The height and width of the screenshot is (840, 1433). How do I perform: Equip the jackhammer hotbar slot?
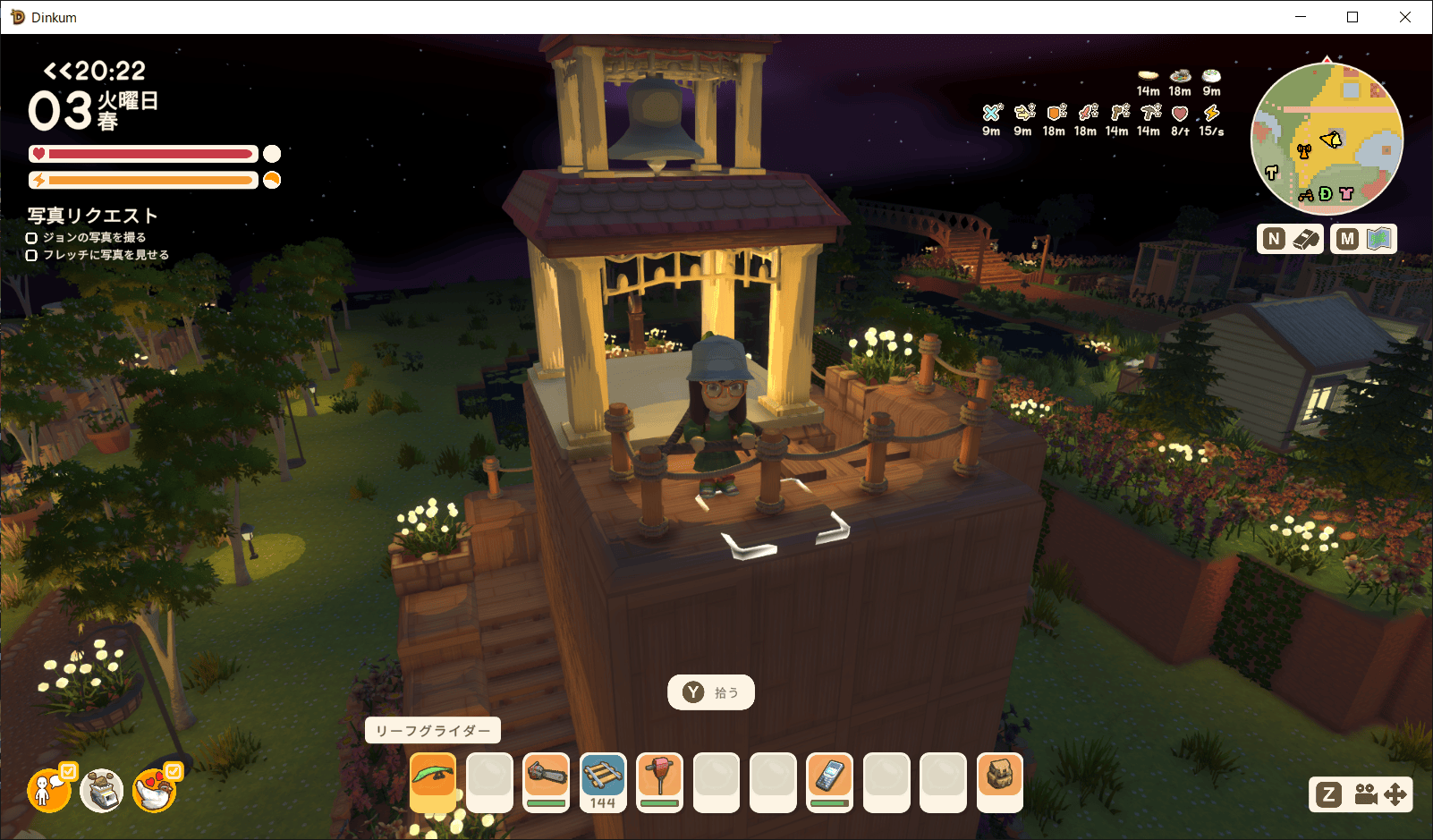[660, 781]
